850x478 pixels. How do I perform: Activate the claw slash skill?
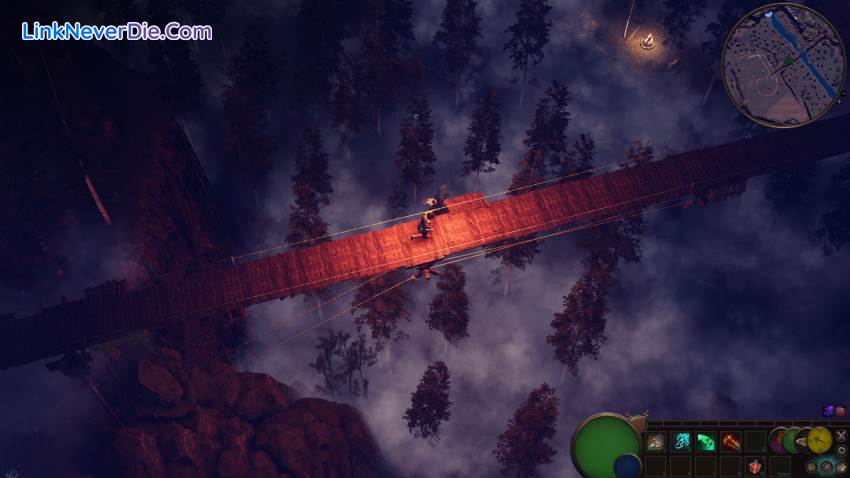[x=656, y=441]
